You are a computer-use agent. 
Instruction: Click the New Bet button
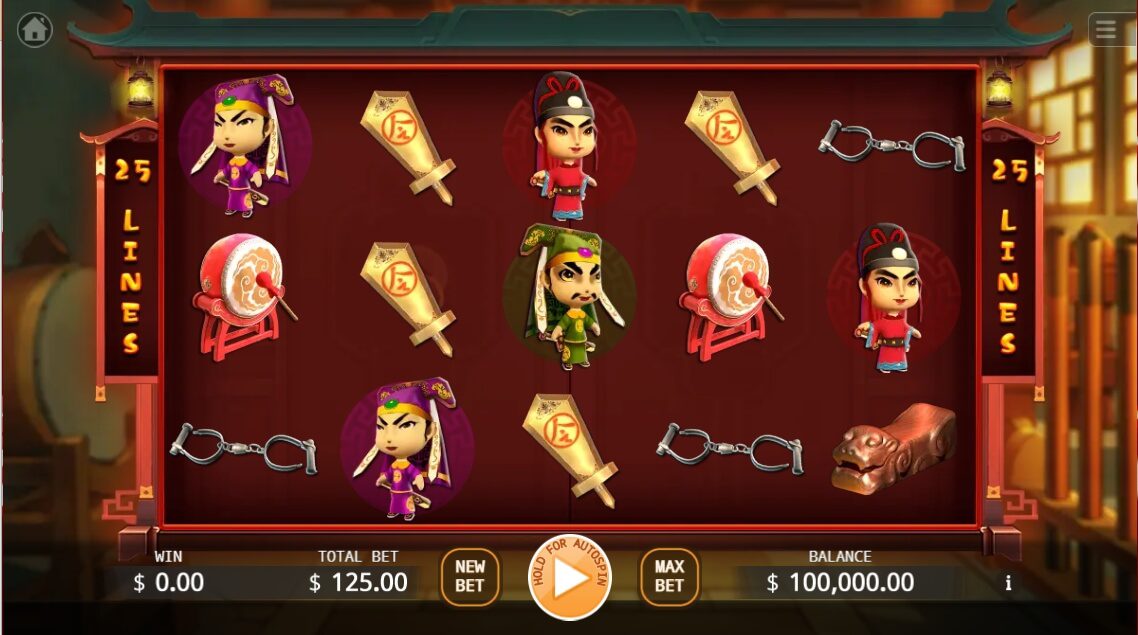(x=470, y=577)
